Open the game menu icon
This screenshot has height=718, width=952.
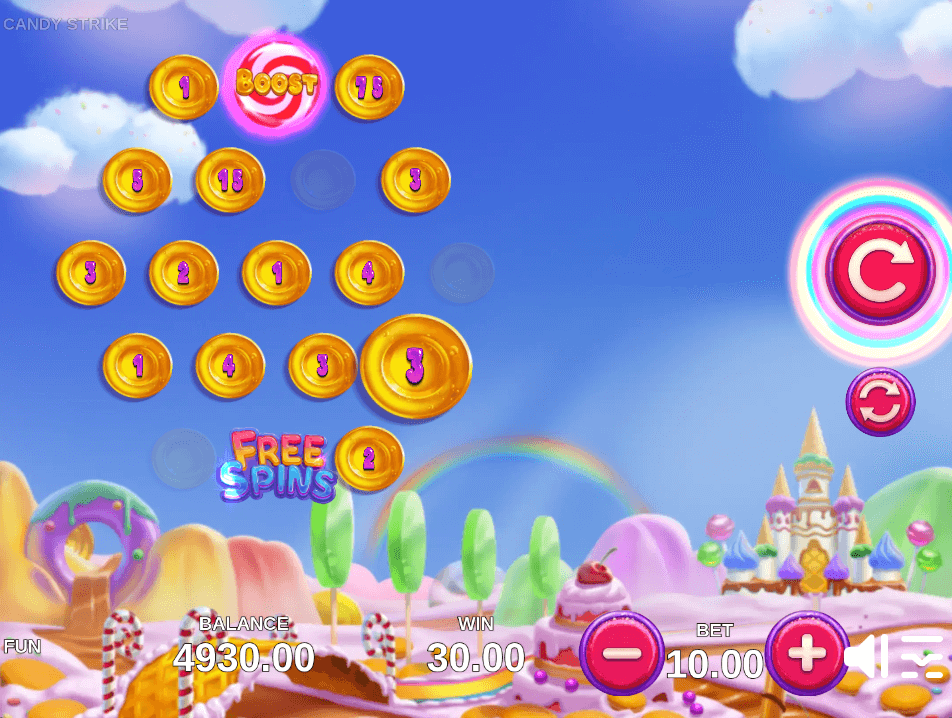(922, 657)
